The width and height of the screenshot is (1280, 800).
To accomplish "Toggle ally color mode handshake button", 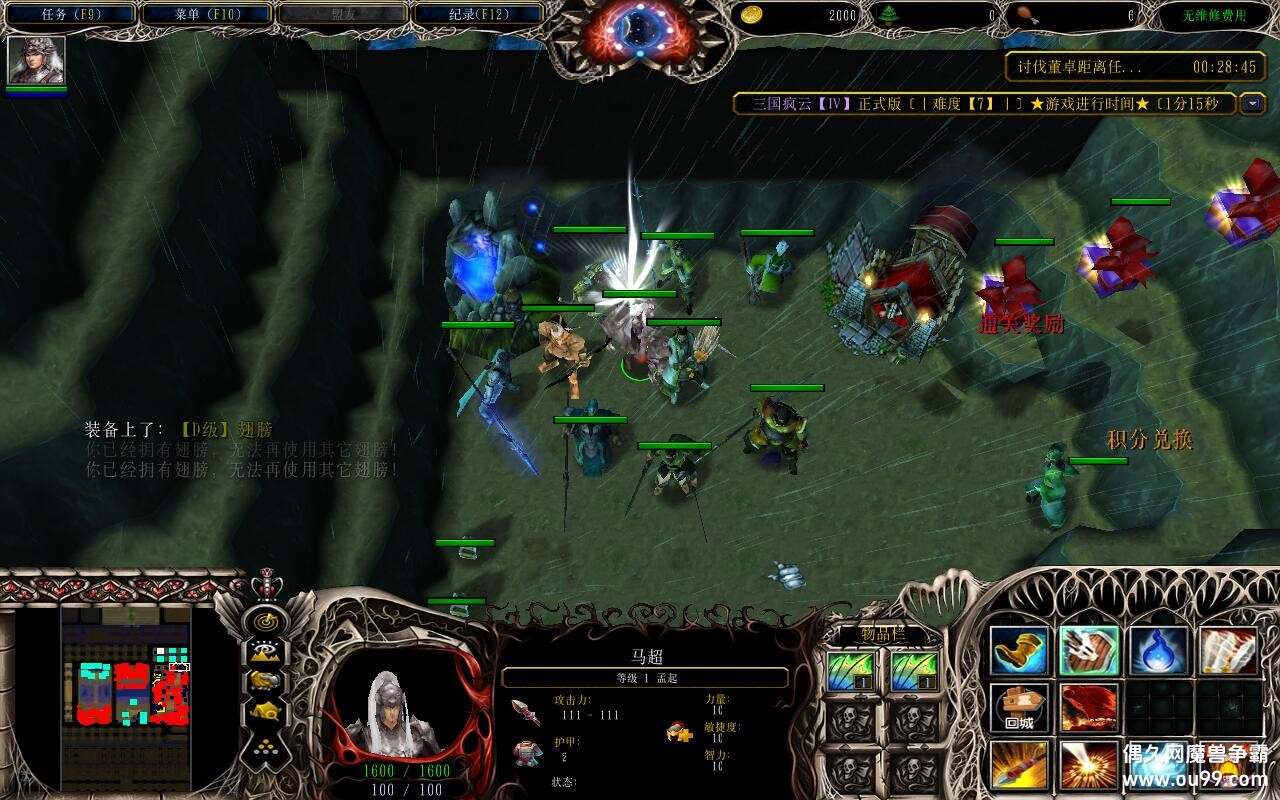I will 265,680.
